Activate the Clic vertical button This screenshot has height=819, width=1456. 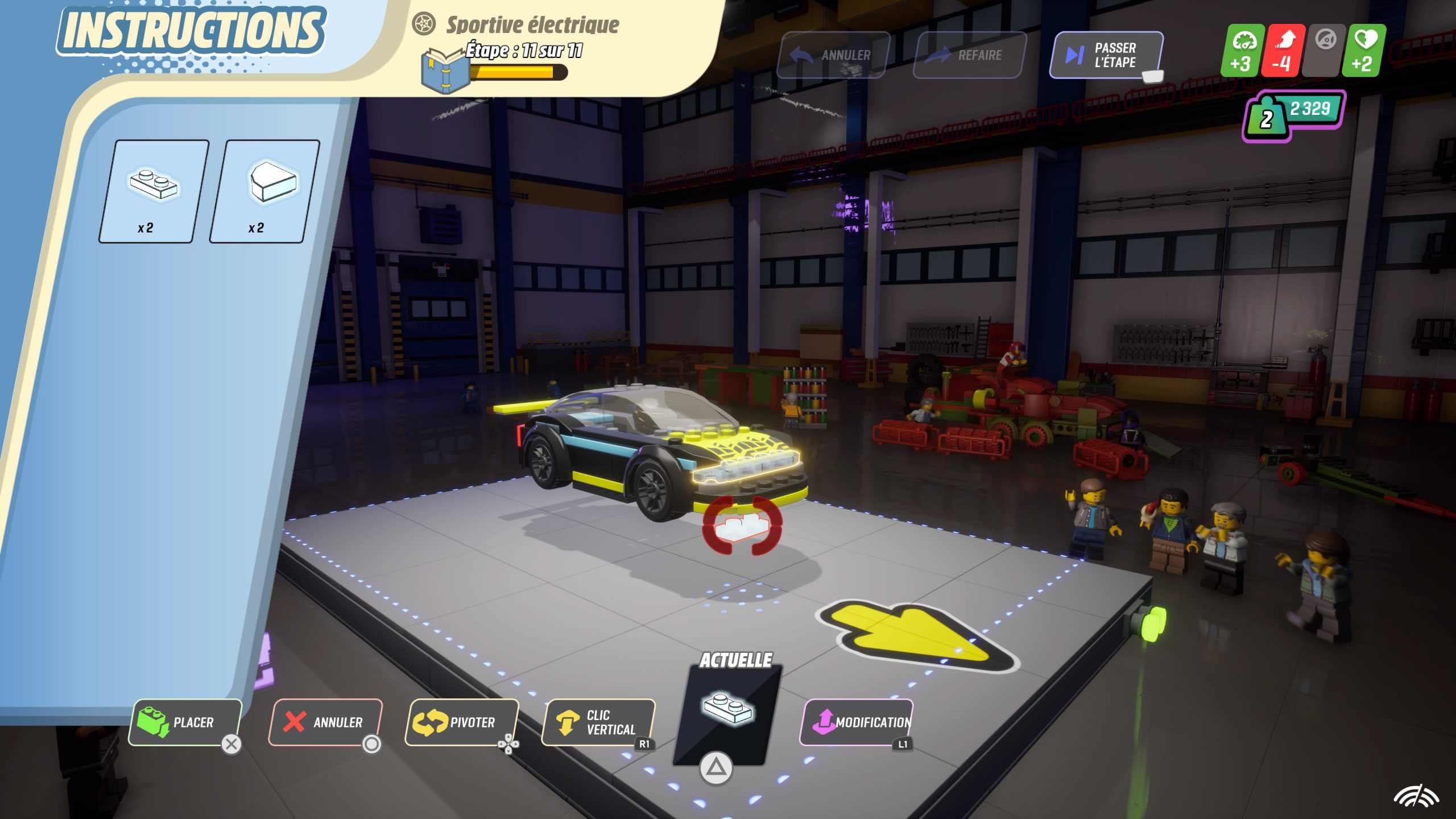tap(598, 722)
